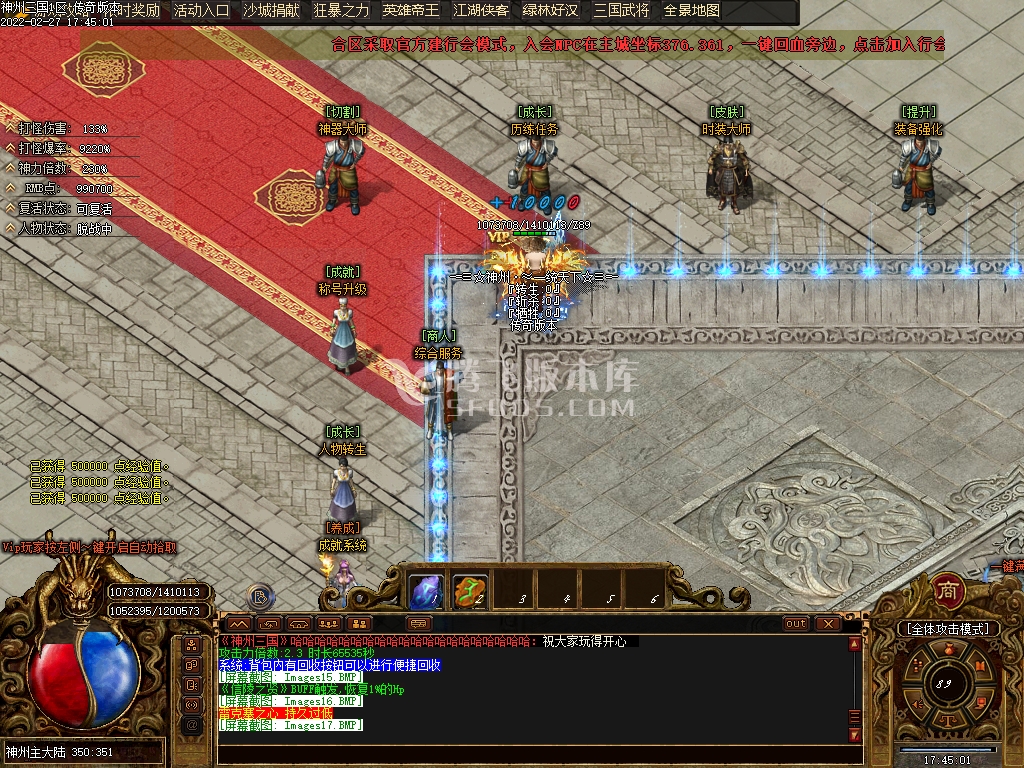
Task: Close the chat panel with X
Action: [x=827, y=623]
